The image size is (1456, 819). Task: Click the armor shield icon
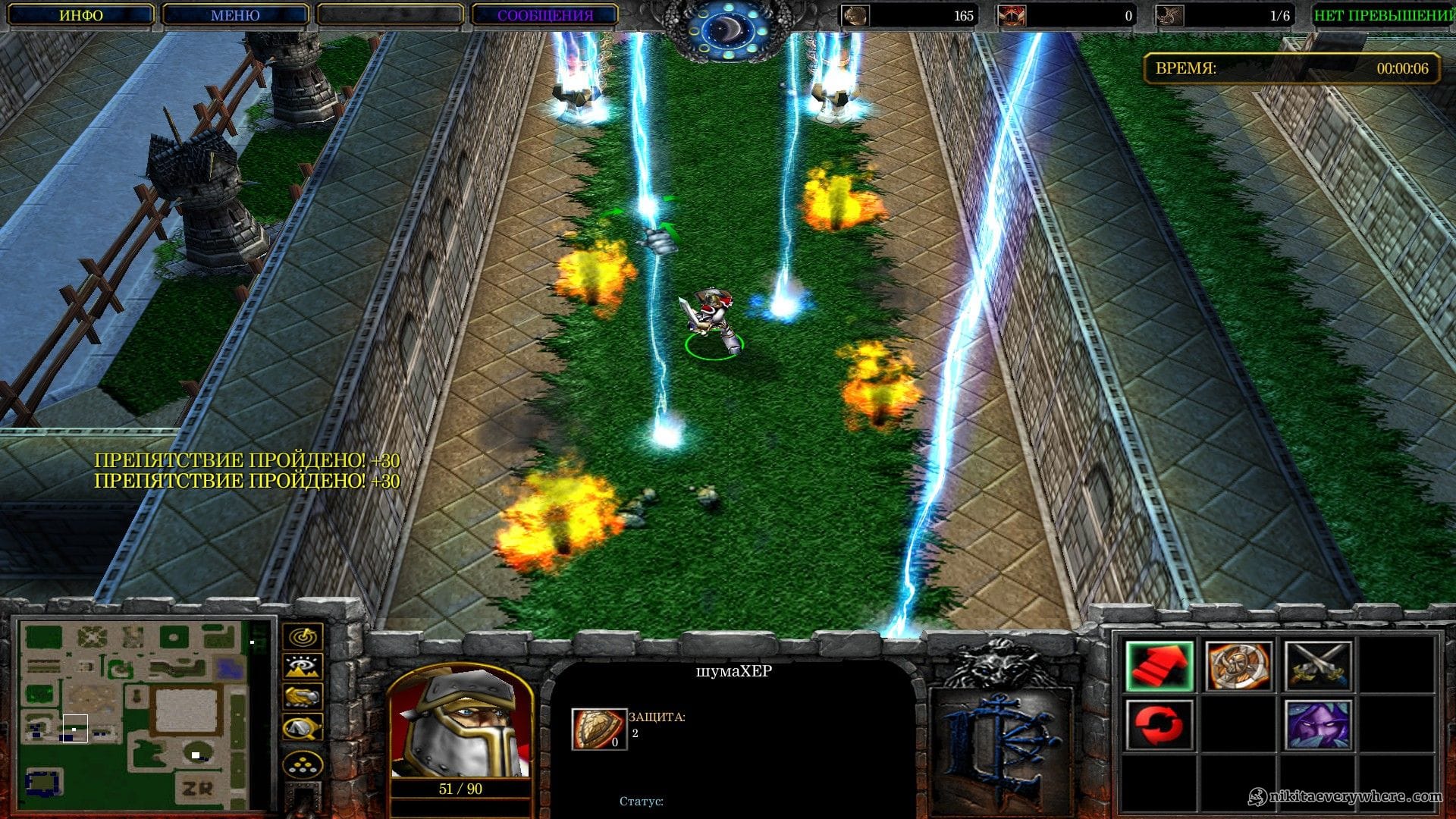[x=598, y=729]
